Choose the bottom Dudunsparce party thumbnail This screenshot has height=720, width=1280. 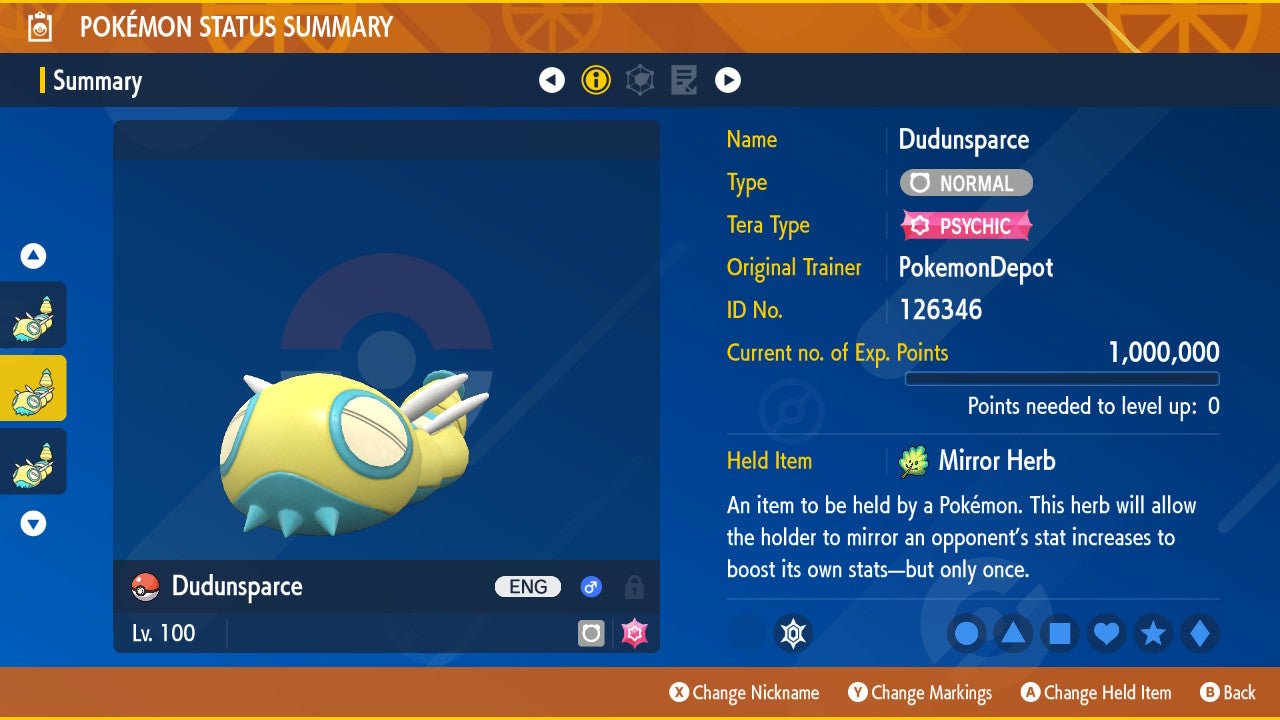33,461
